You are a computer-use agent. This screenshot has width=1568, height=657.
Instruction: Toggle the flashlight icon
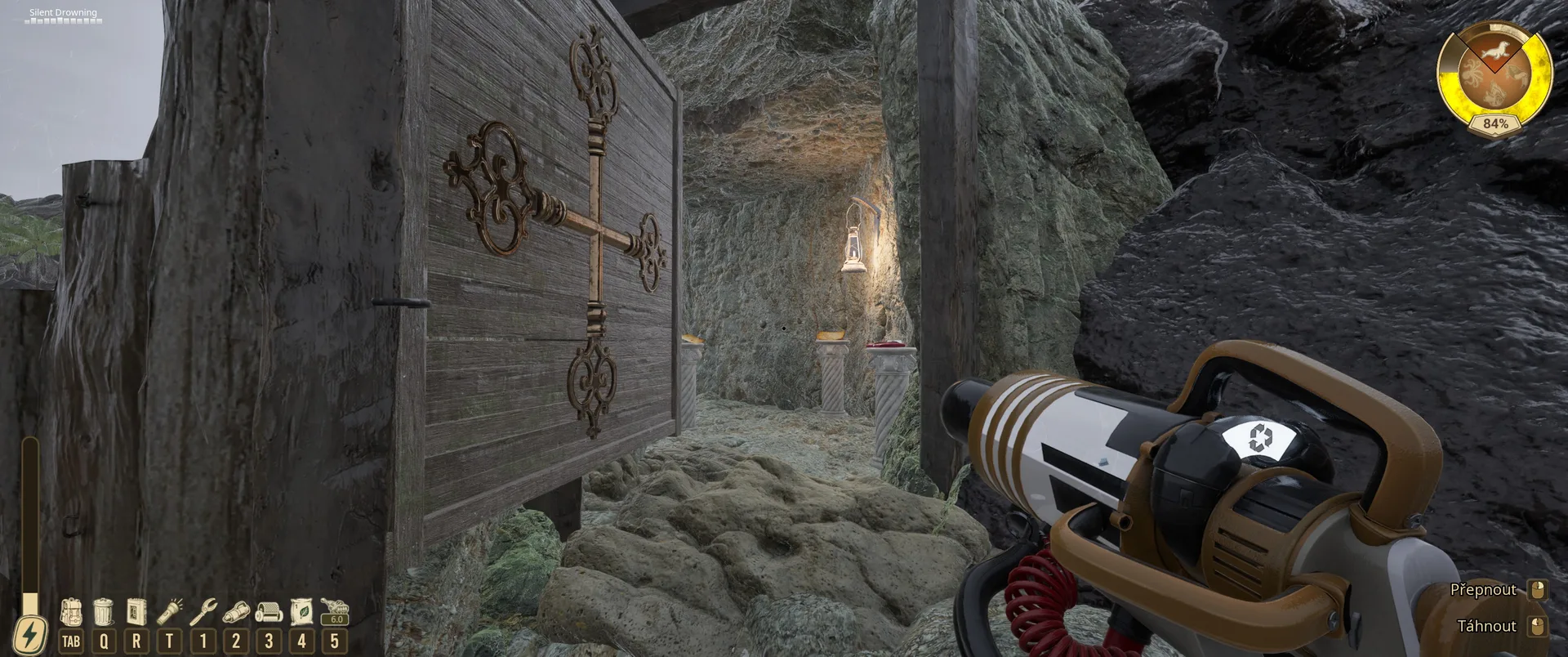point(169,612)
